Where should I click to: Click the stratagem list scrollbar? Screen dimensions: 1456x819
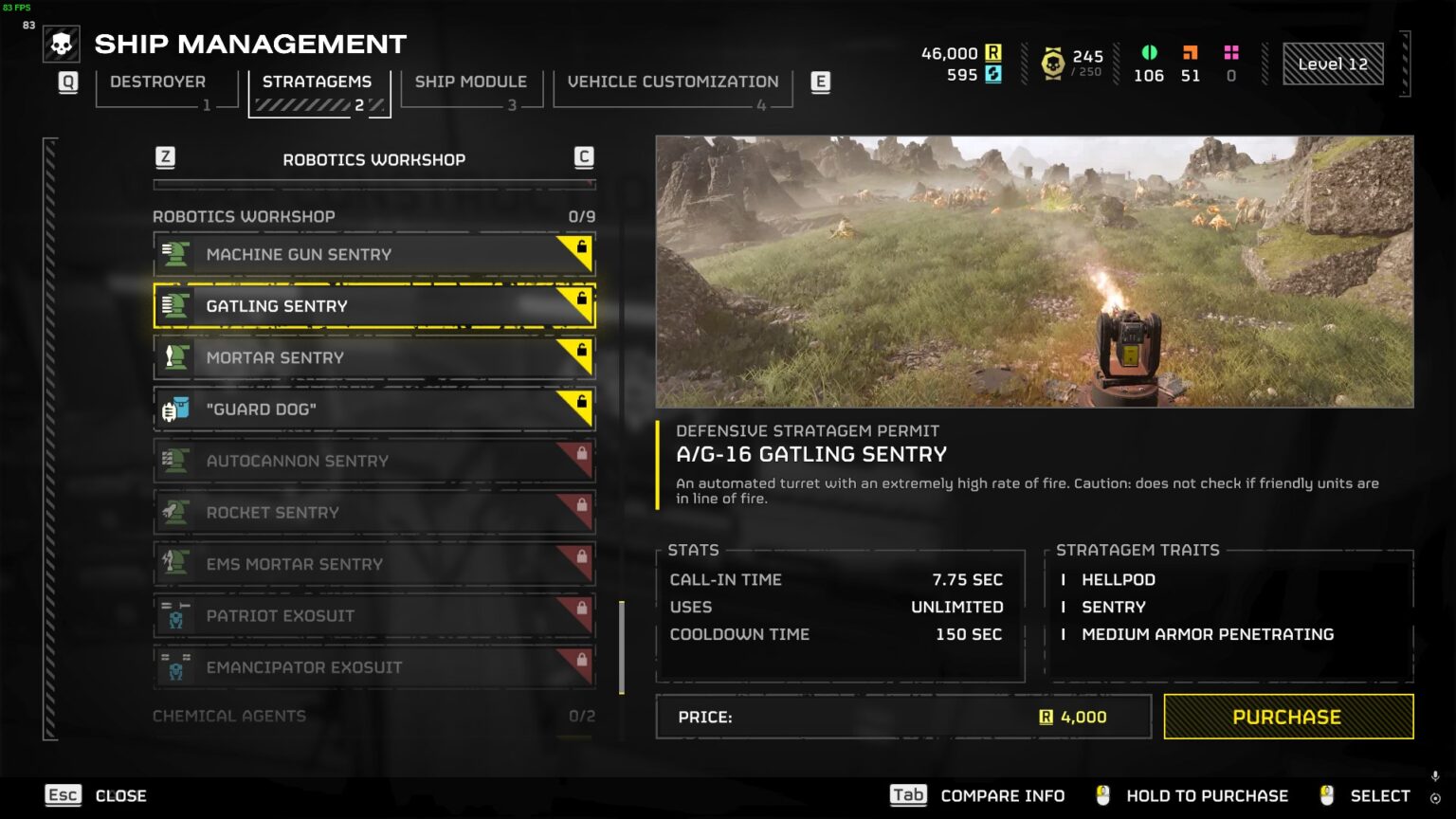click(622, 647)
